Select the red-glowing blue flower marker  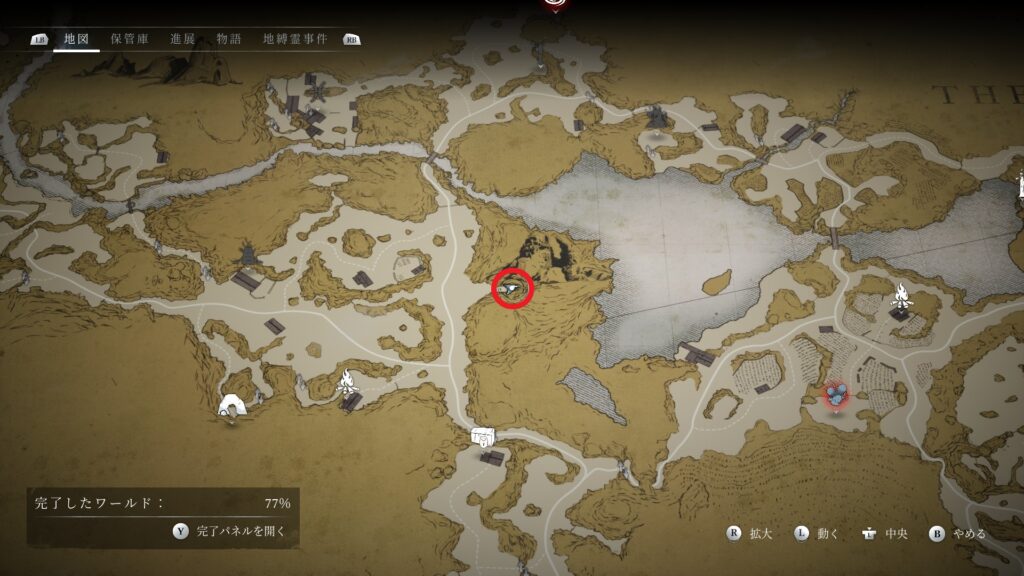point(837,395)
